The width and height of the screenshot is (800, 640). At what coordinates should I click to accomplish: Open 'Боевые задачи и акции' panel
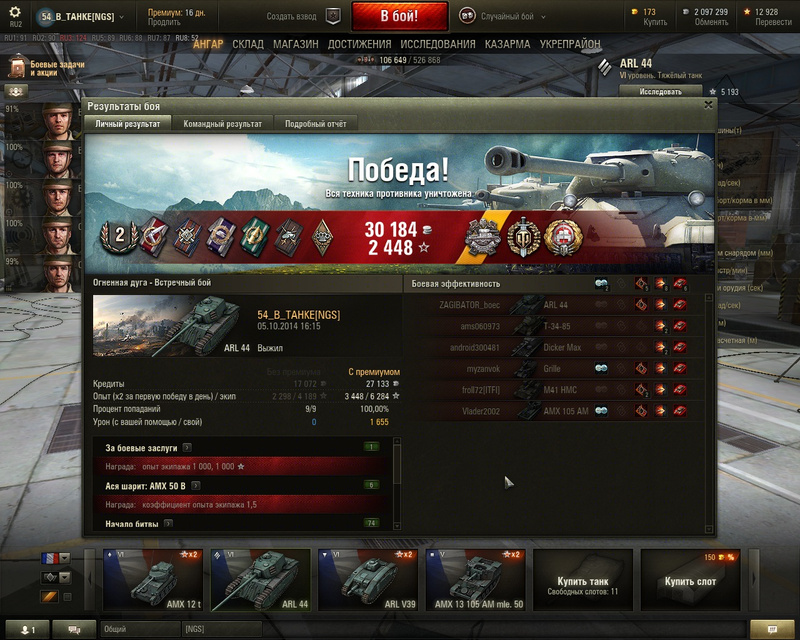pos(45,68)
